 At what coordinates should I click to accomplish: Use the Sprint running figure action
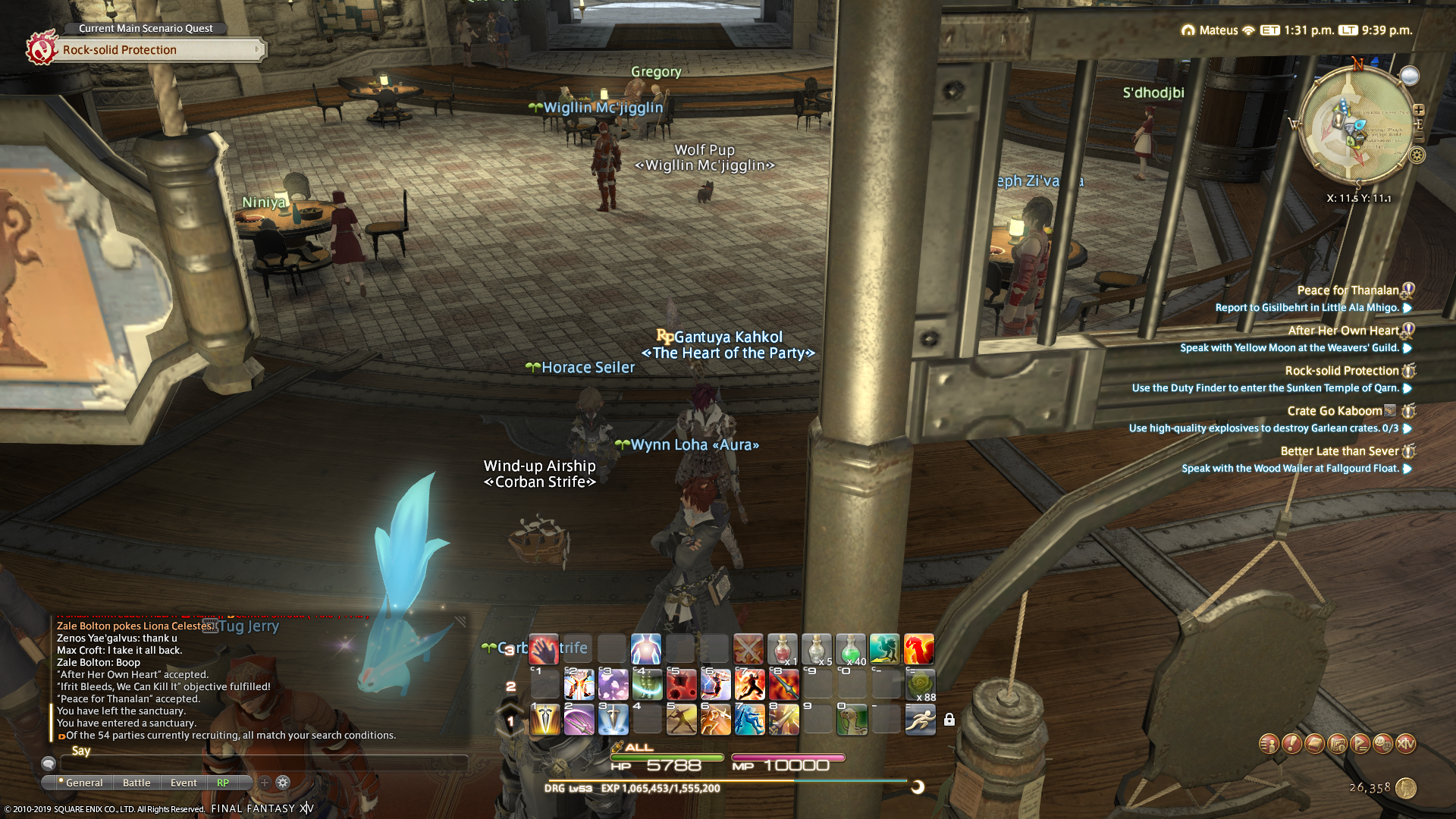[x=920, y=719]
